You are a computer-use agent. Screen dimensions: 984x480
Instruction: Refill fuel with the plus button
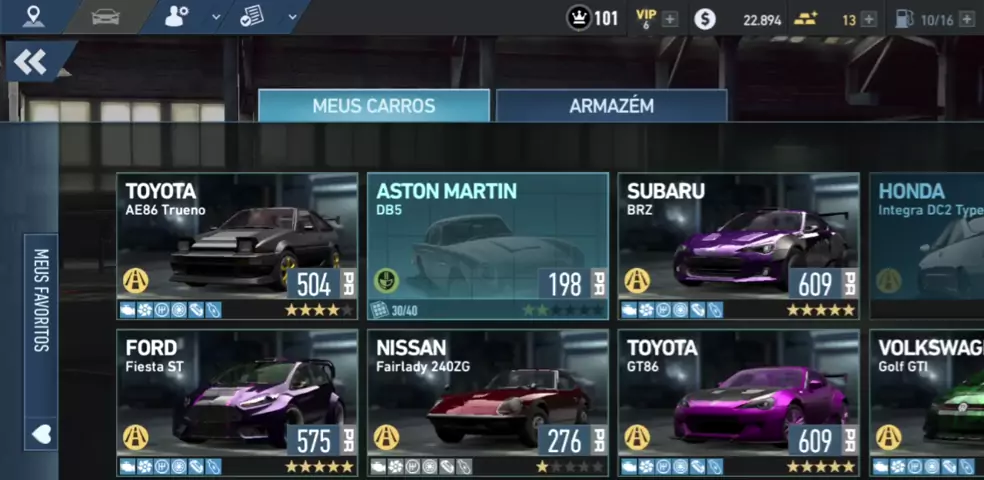point(966,19)
